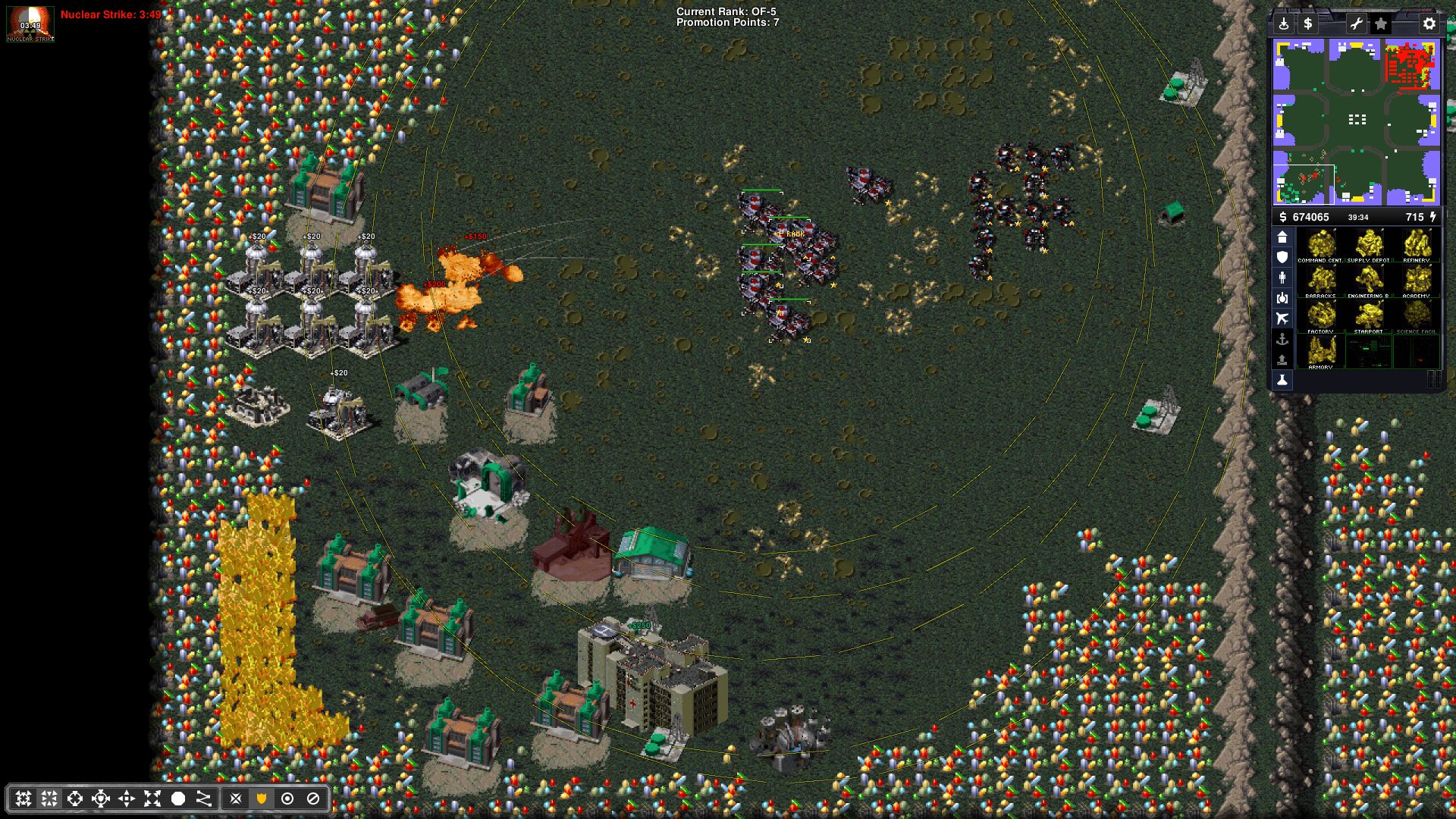Image resolution: width=1456 pixels, height=819 pixels.
Task: Click the minimap radar display
Action: coord(1356,122)
